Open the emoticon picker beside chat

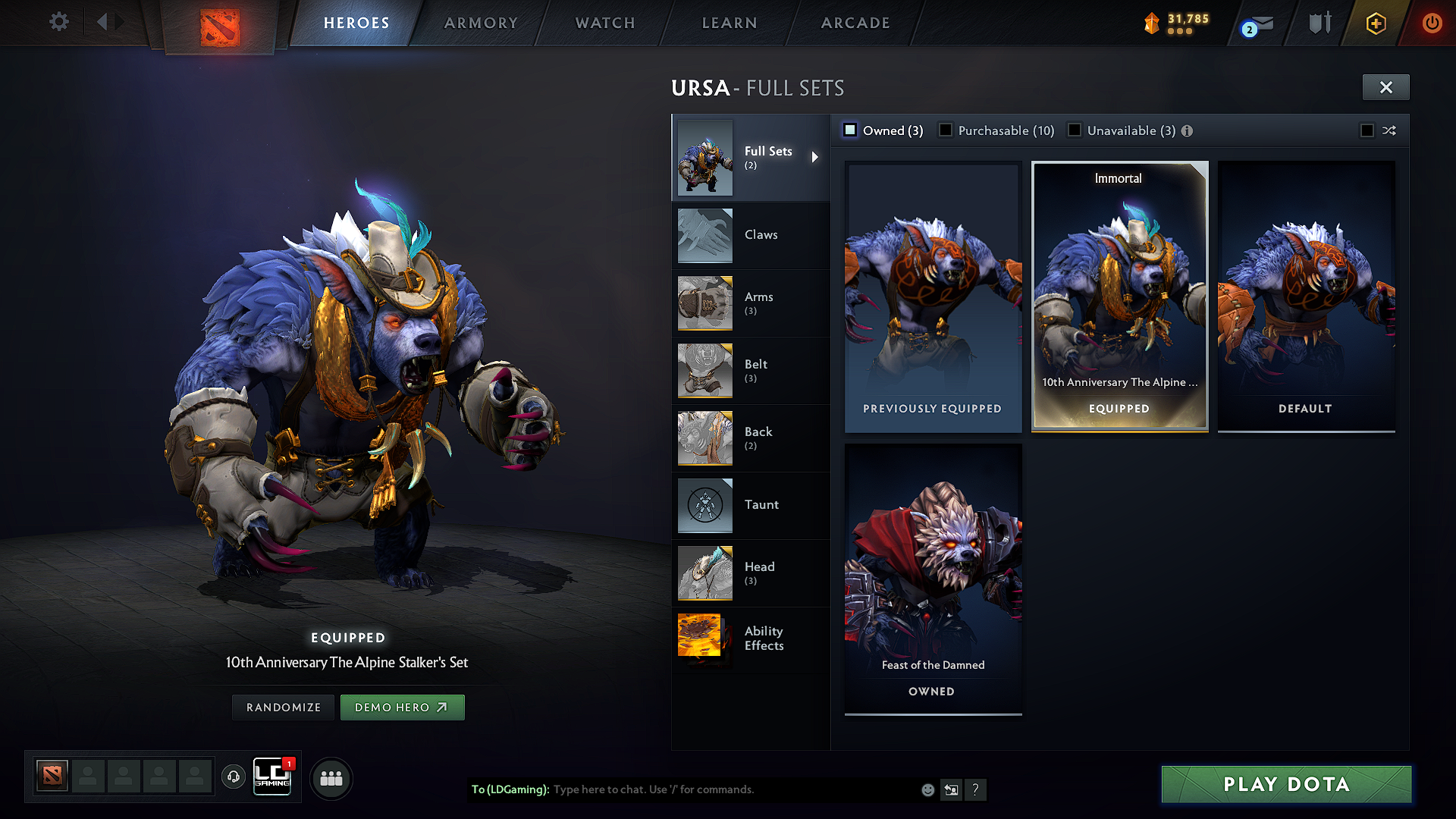pyautogui.click(x=927, y=789)
